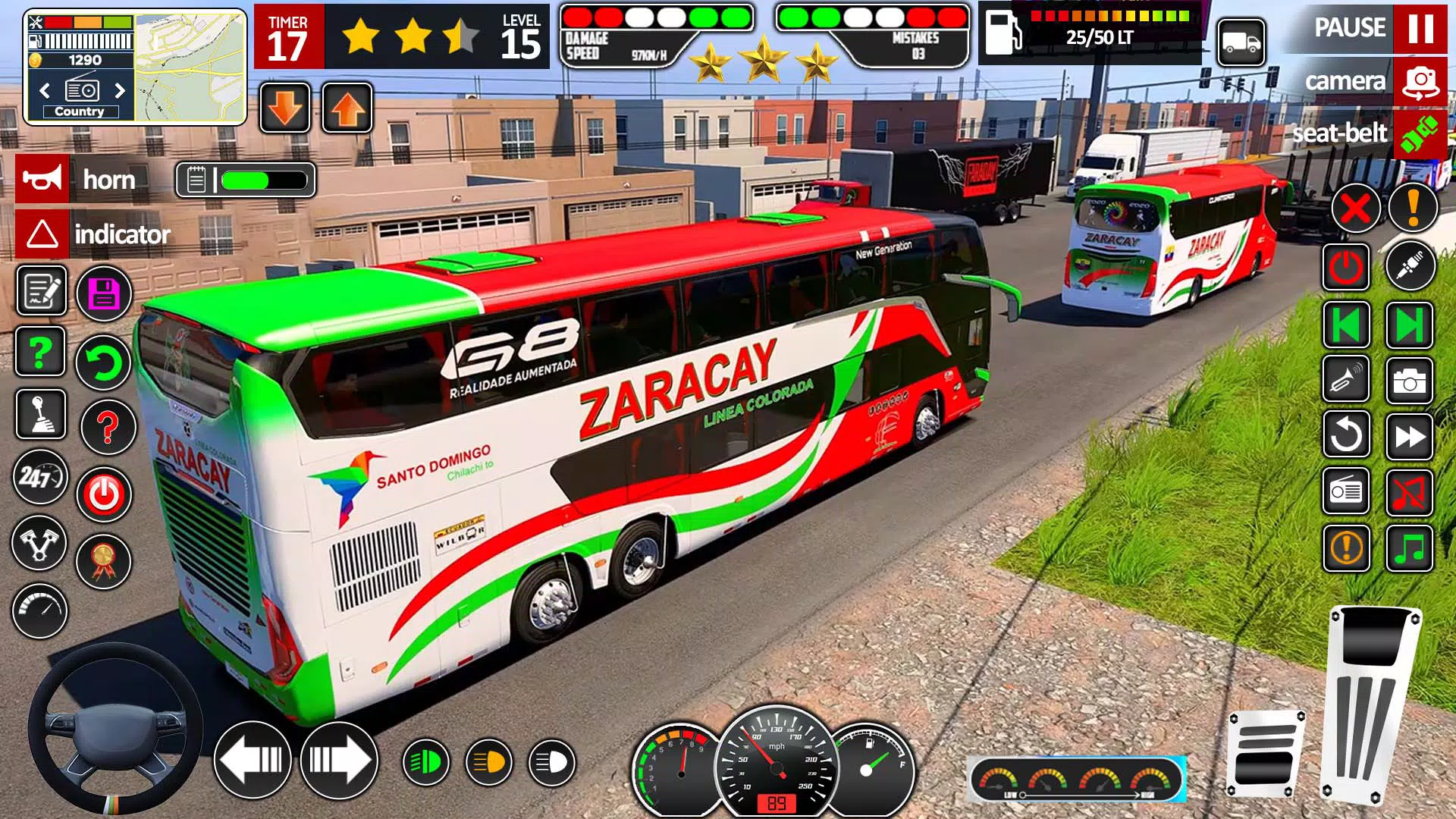
Task: Switch the camera view
Action: 1420,82
